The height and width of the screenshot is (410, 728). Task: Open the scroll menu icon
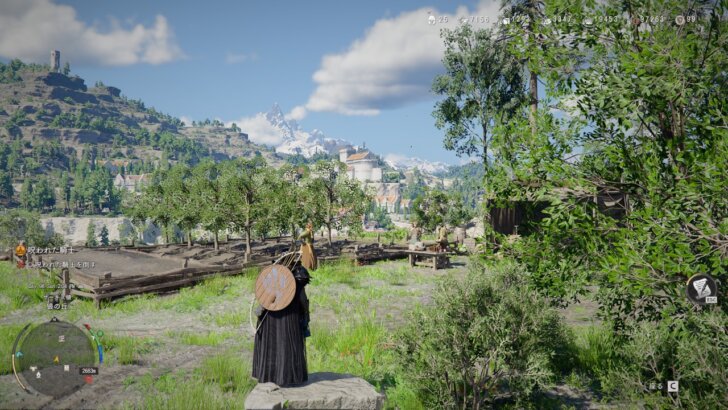[702, 290]
